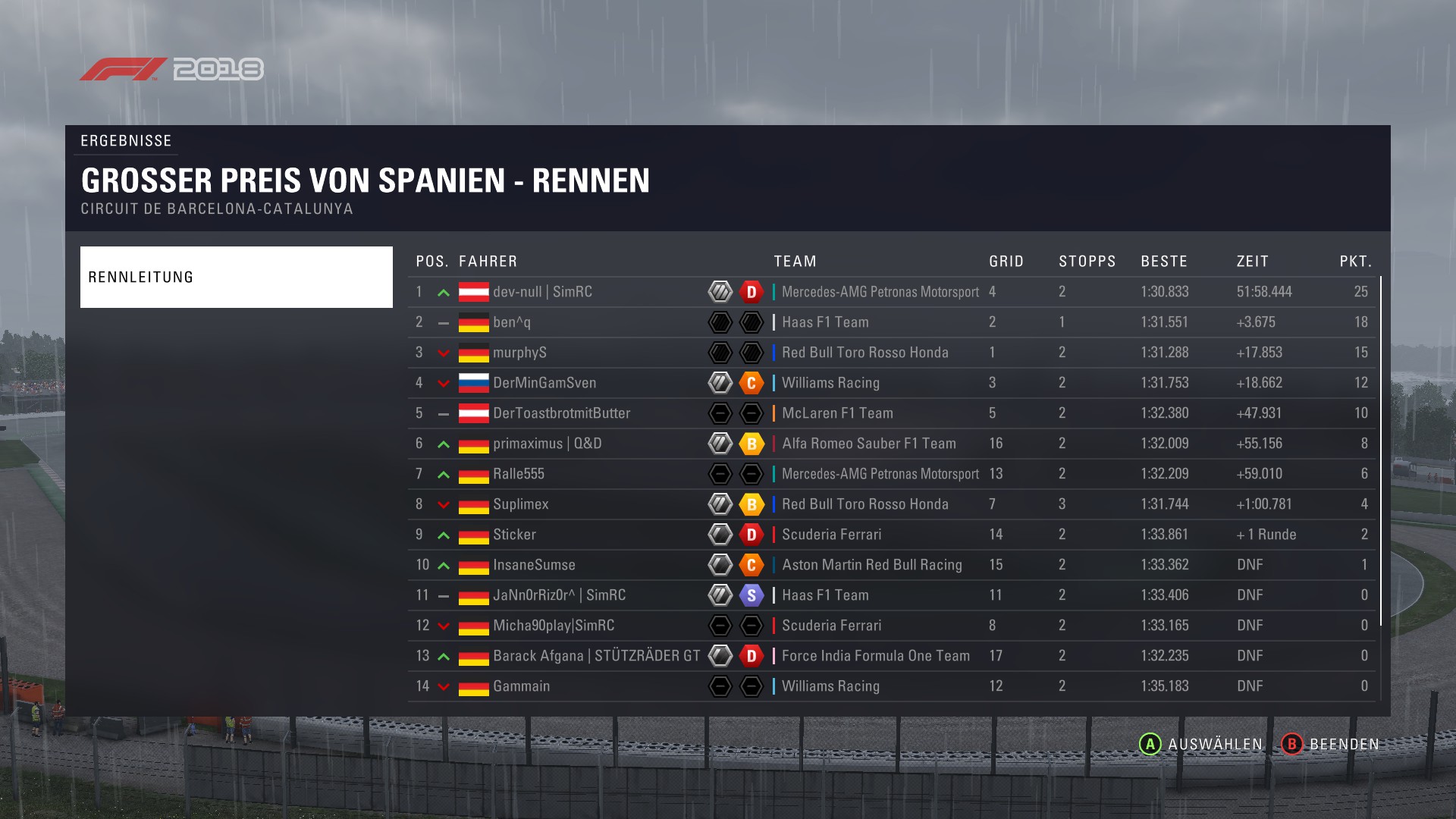This screenshot has height=819, width=1456.
Task: Select InsaneSumse's result row
Action: click(534, 565)
